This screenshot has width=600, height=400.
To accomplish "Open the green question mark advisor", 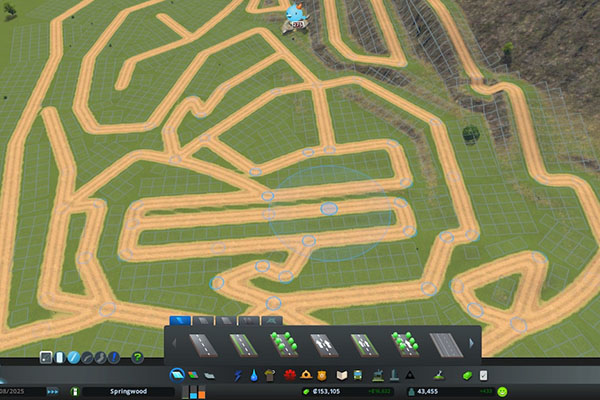I will pos(138,357).
